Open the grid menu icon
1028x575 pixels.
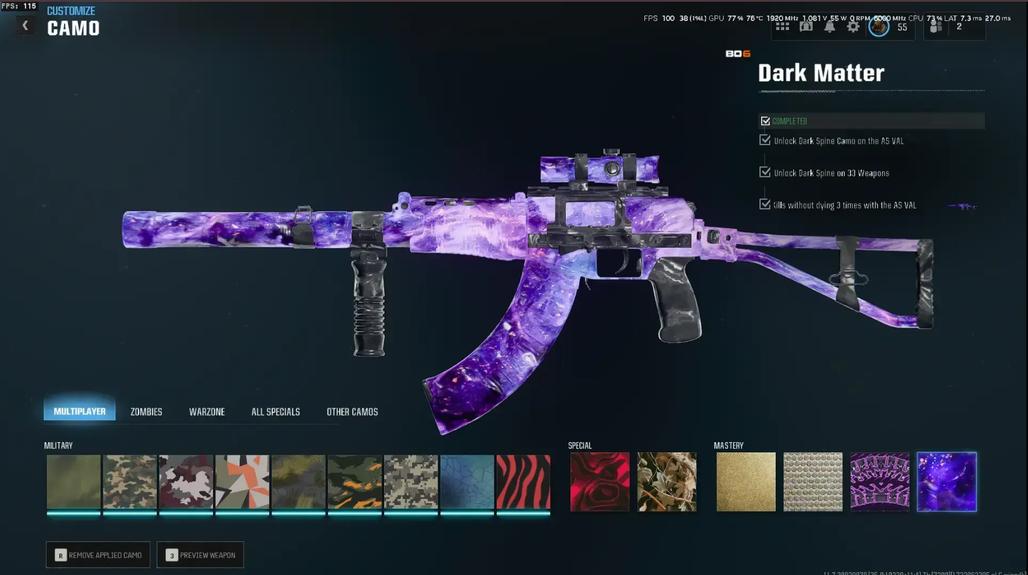point(782,27)
